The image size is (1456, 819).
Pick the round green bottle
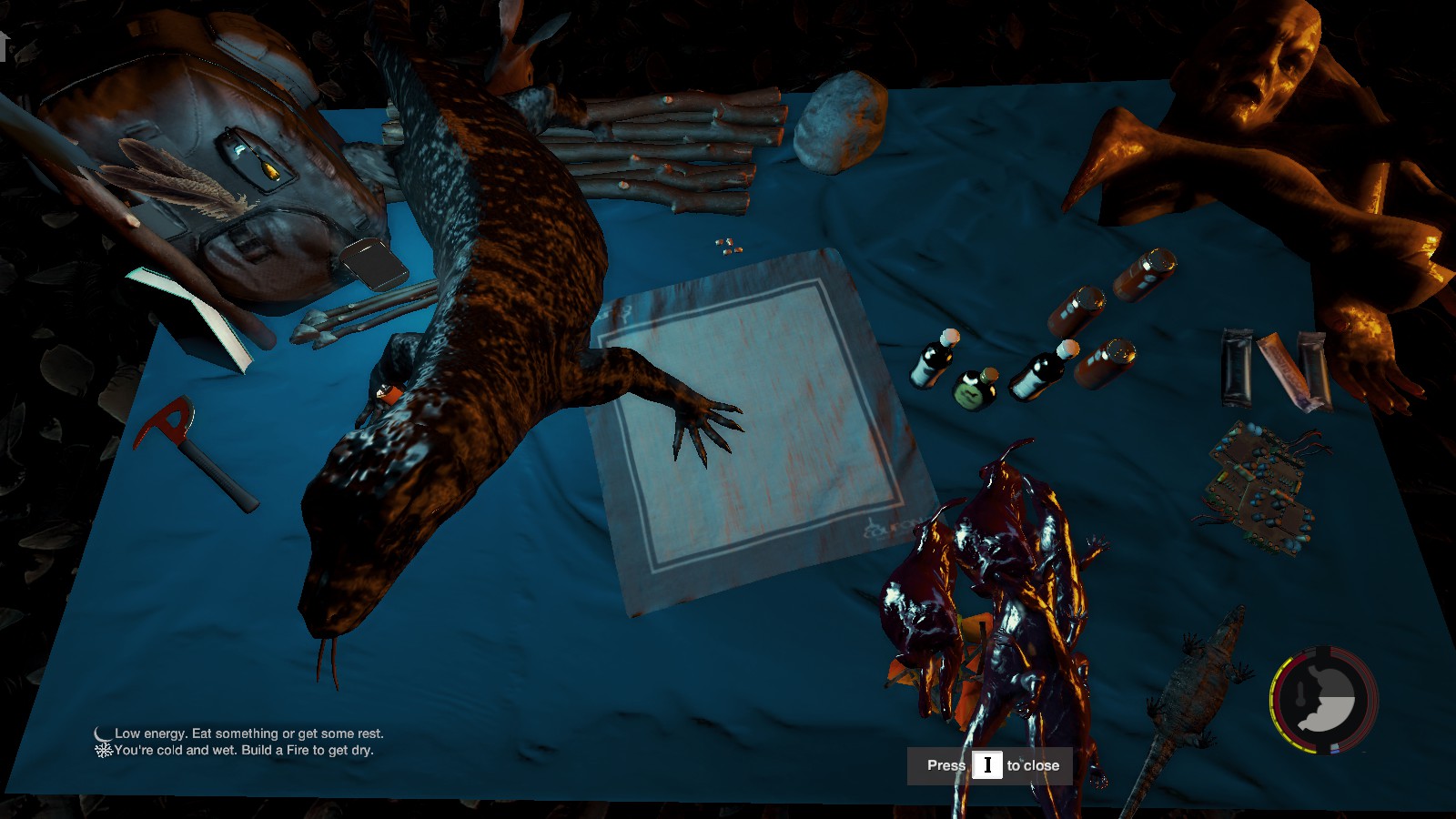(975, 389)
